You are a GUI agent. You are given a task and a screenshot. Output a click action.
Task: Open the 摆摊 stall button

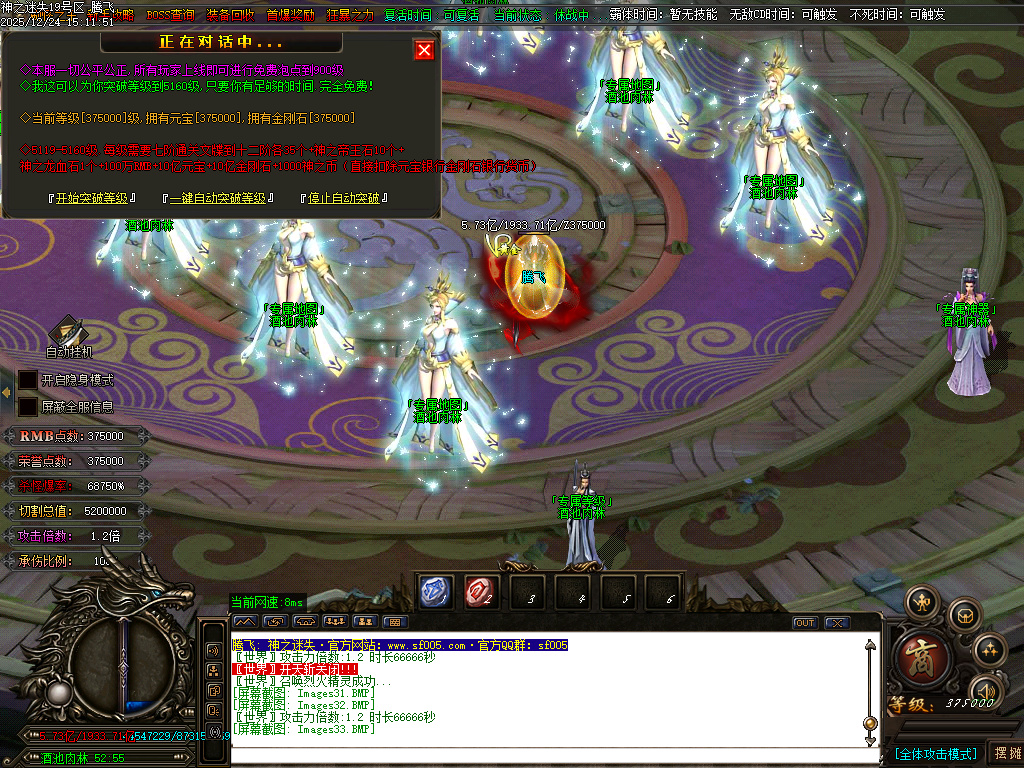tap(1005, 753)
